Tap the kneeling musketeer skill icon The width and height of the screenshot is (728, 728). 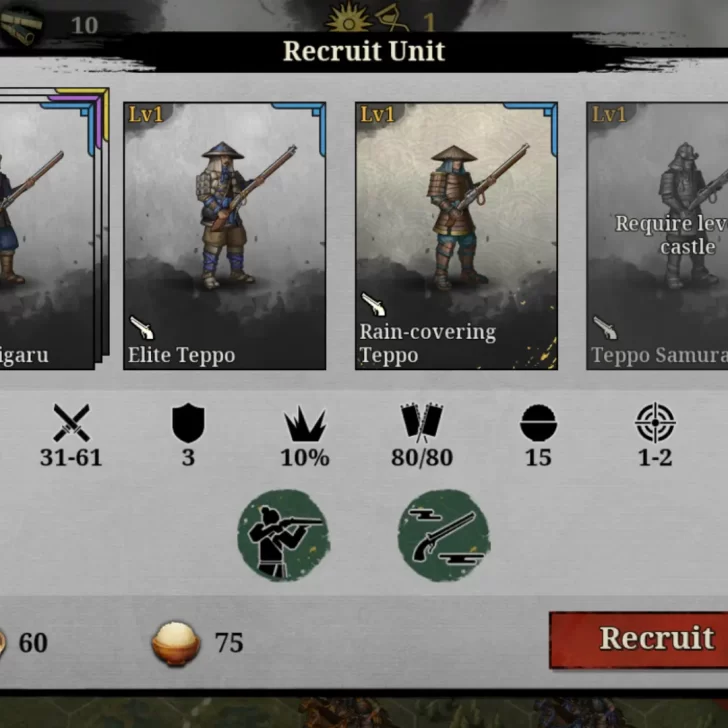283,535
